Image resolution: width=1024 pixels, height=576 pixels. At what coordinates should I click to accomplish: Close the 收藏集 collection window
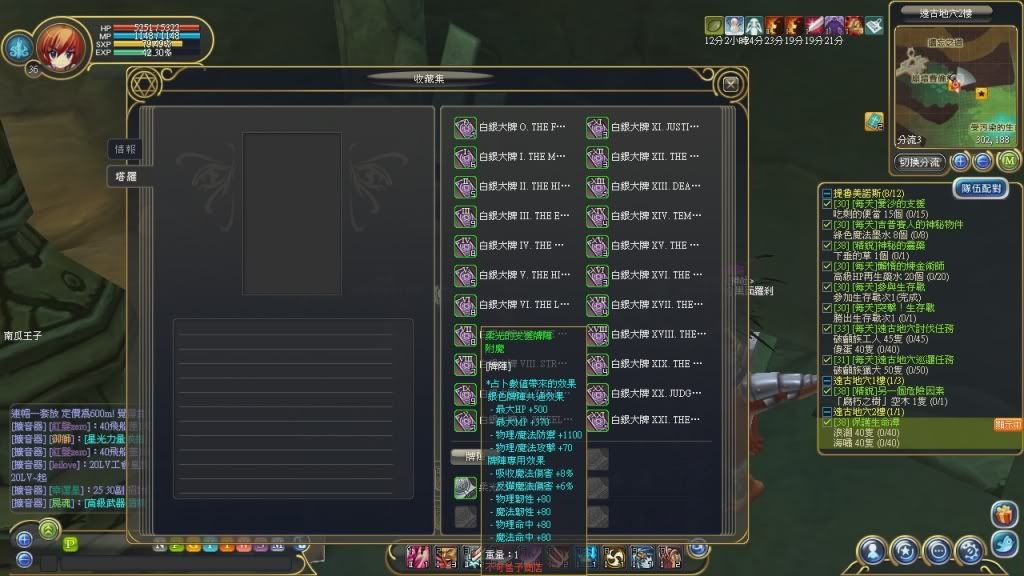[731, 85]
